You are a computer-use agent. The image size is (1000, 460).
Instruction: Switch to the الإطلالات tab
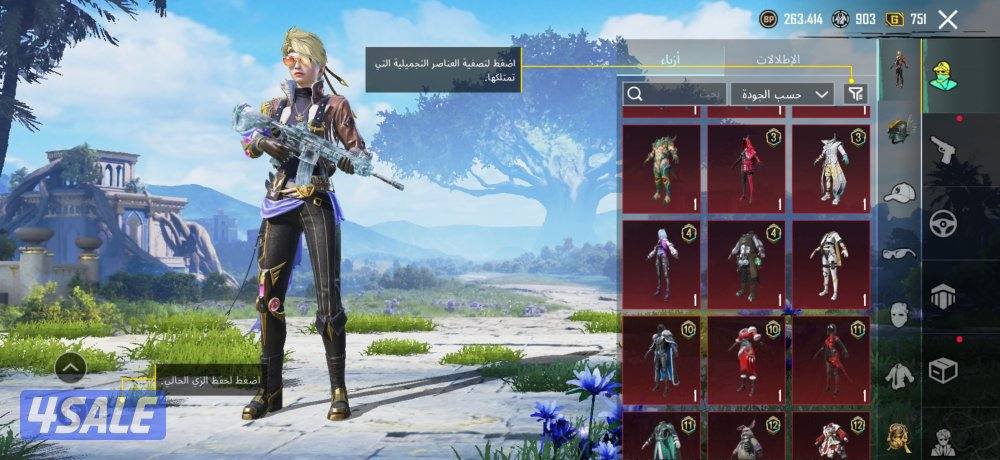[x=780, y=58]
